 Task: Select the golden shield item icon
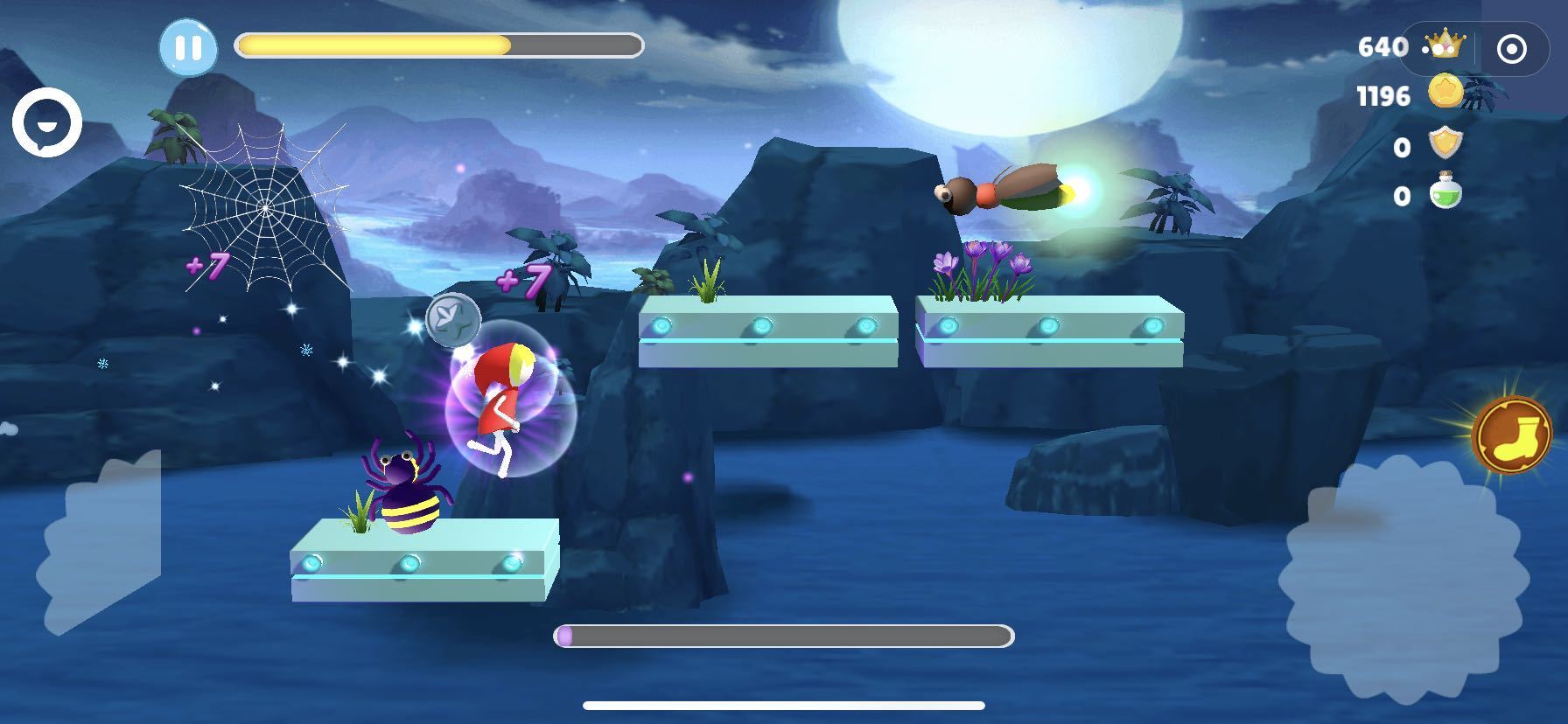[x=1445, y=143]
